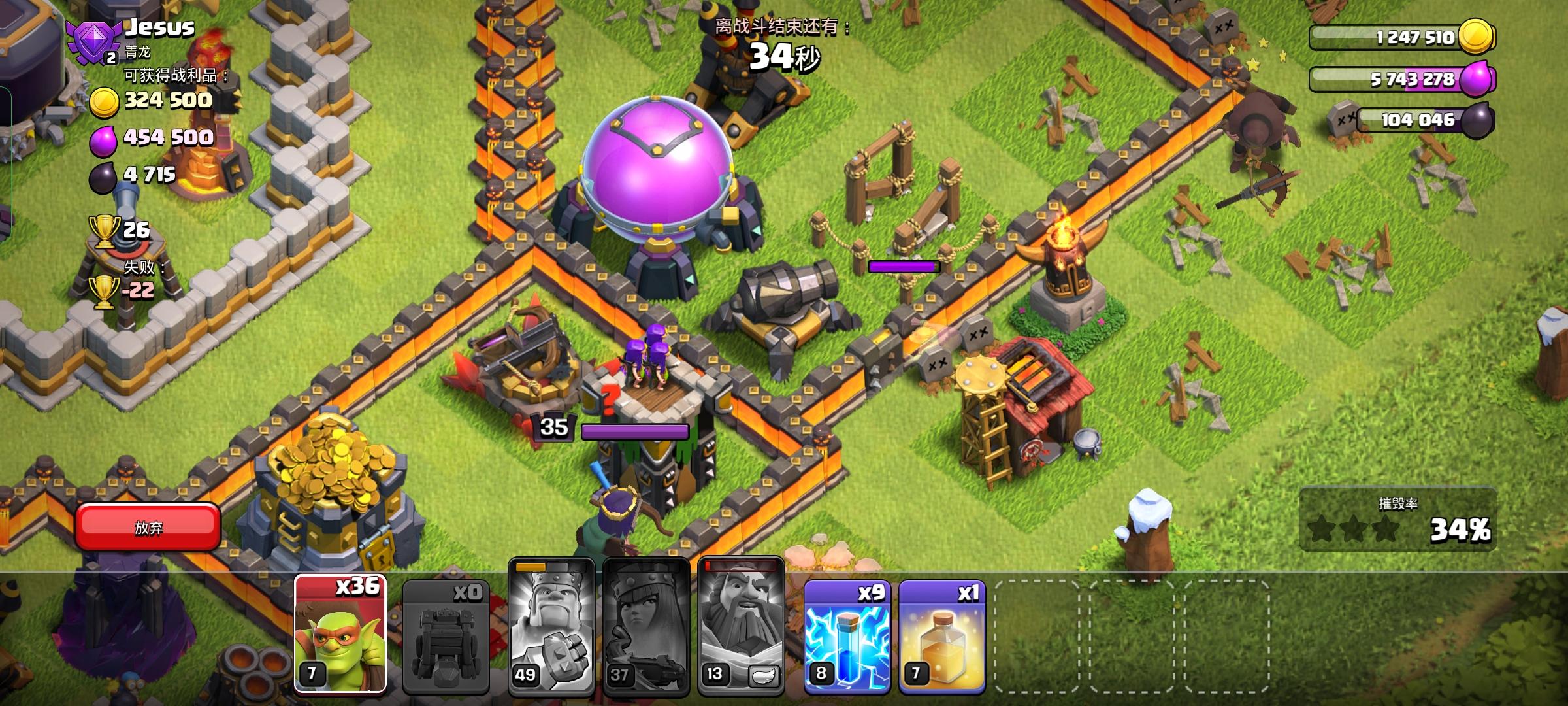Tap the player name Jesus
Image resolution: width=1568 pixels, height=706 pixels.
coord(159,27)
